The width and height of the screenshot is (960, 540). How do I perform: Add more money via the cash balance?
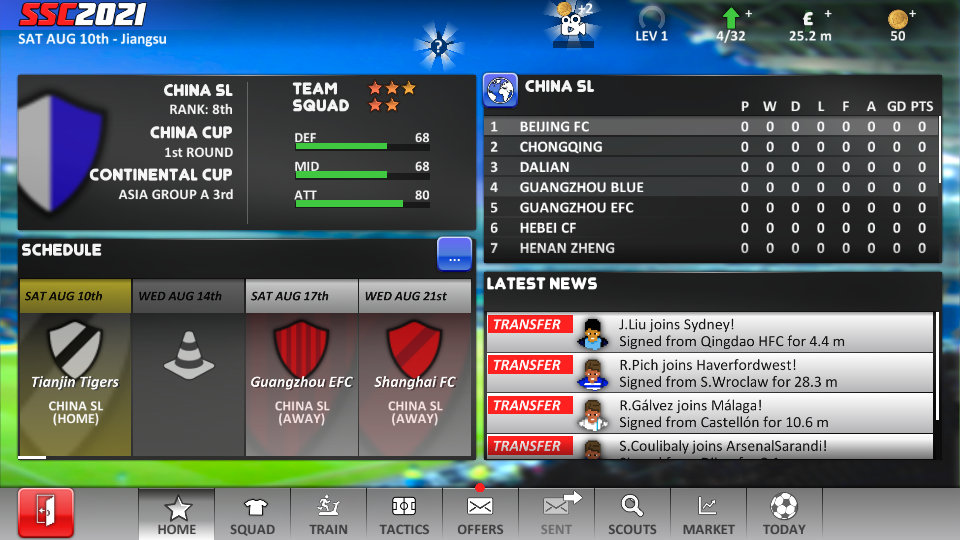point(810,25)
